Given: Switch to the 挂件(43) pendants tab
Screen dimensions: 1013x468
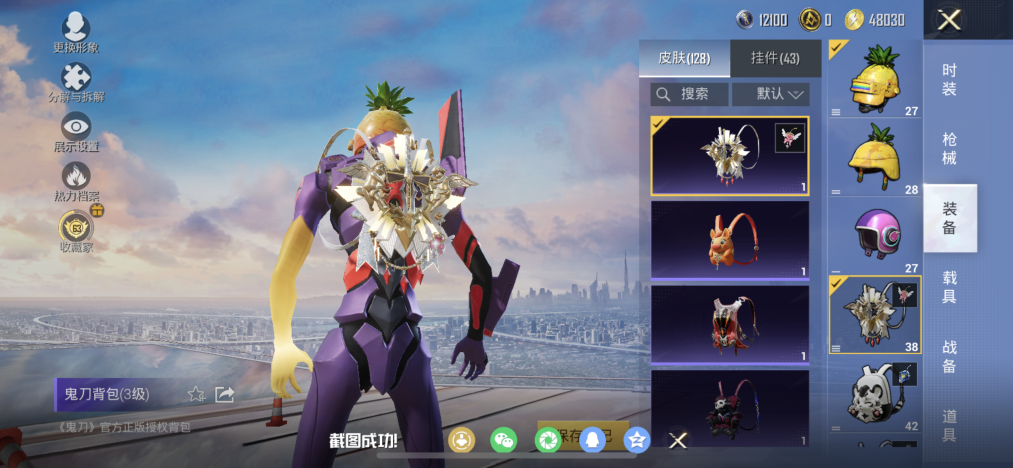Looking at the screenshot, I should 775,58.
